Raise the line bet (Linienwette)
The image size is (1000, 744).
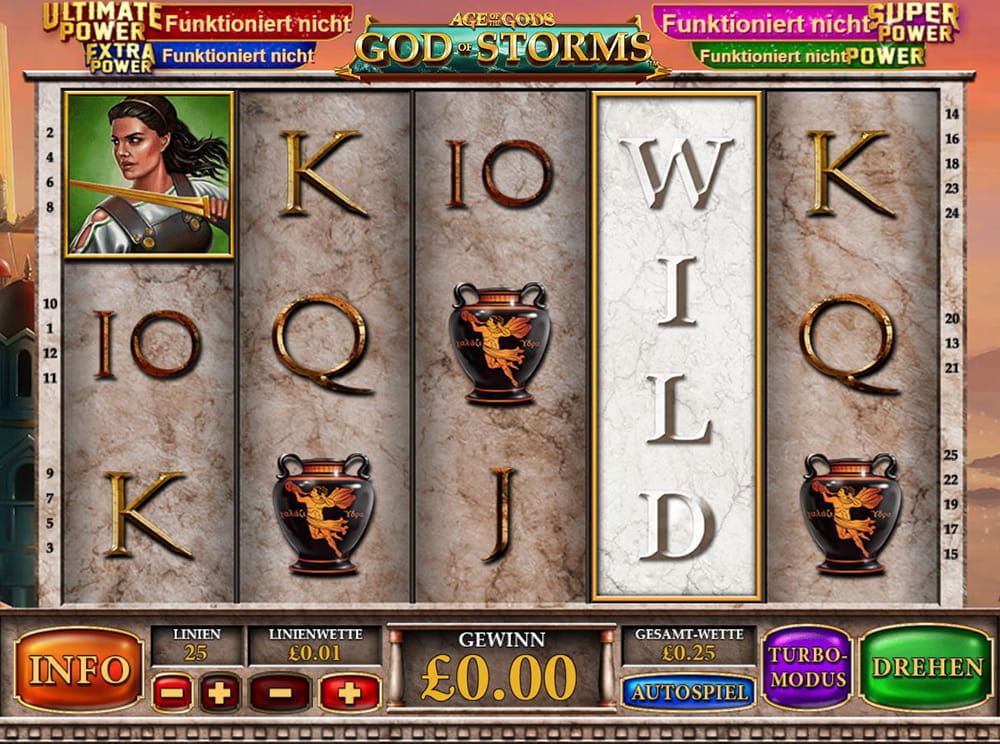click(x=349, y=692)
